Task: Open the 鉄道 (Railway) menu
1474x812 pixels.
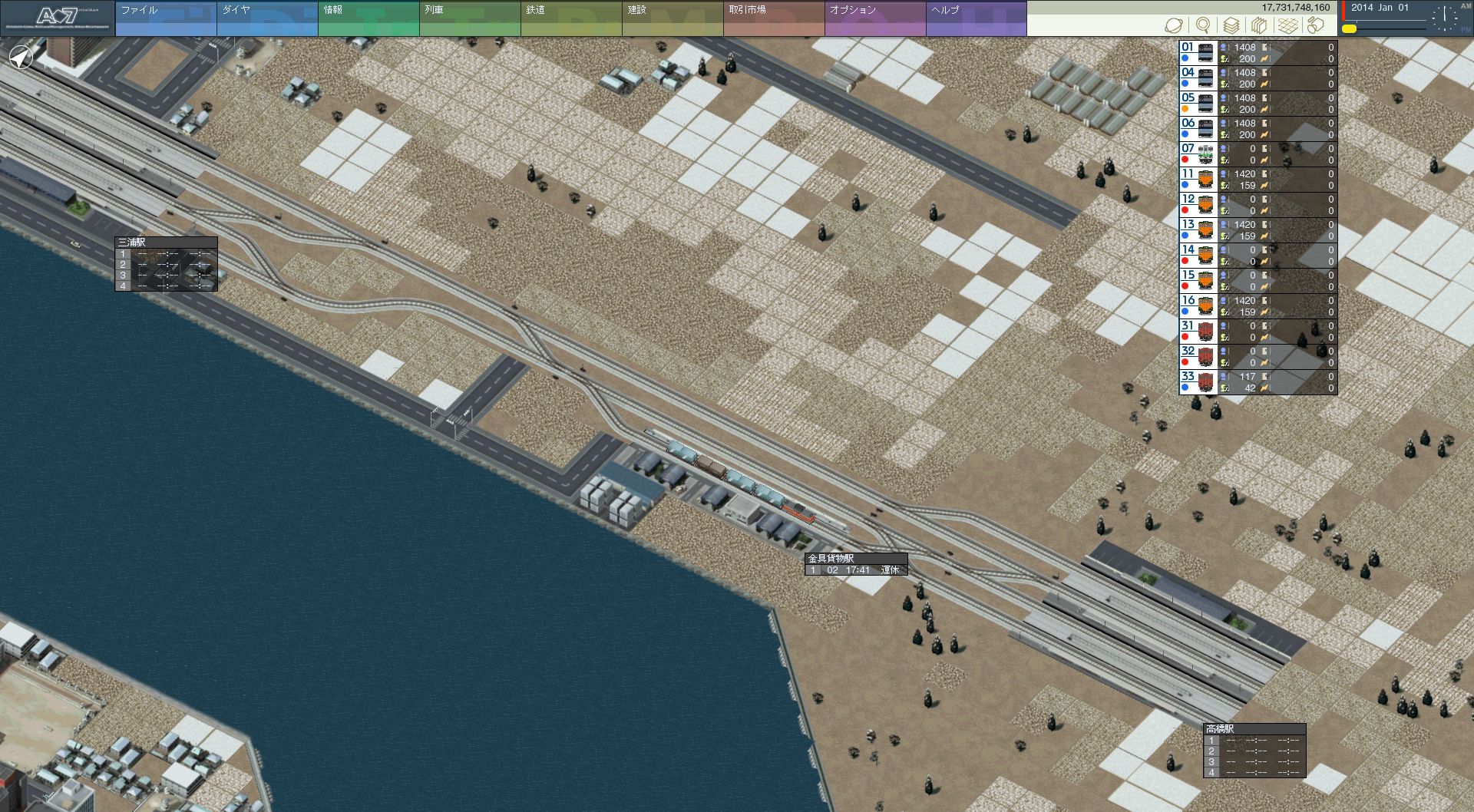Action: (570, 18)
